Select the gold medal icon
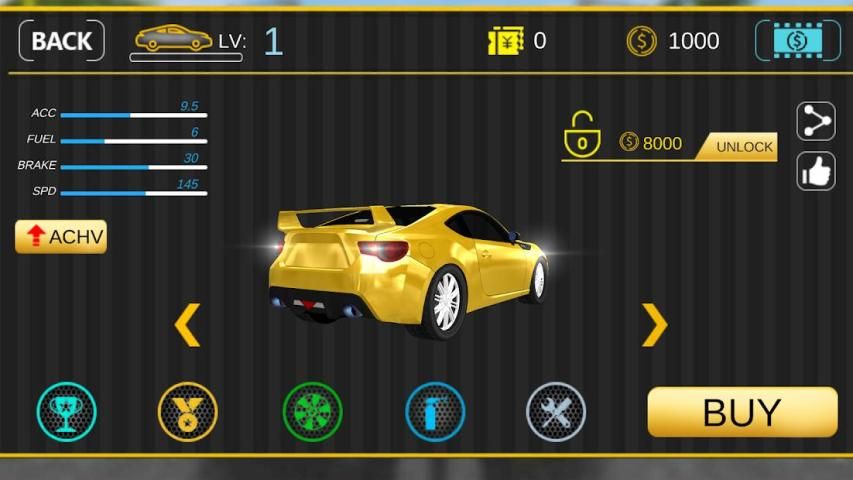Image resolution: width=853 pixels, height=480 pixels. [188, 412]
